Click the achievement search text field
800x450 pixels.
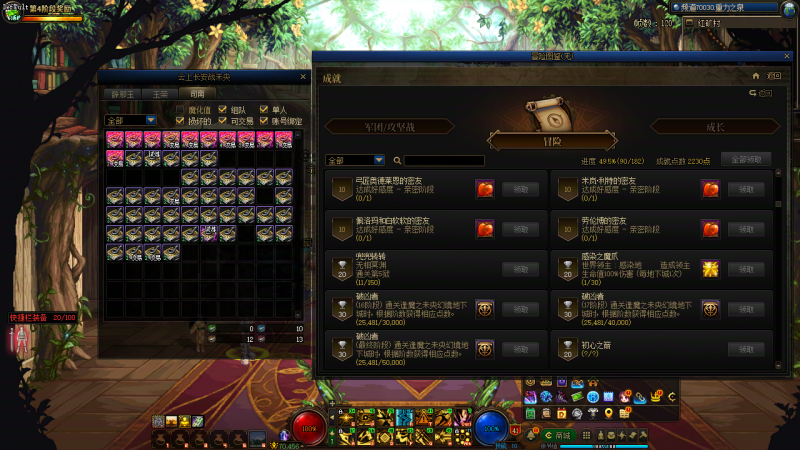tap(444, 160)
